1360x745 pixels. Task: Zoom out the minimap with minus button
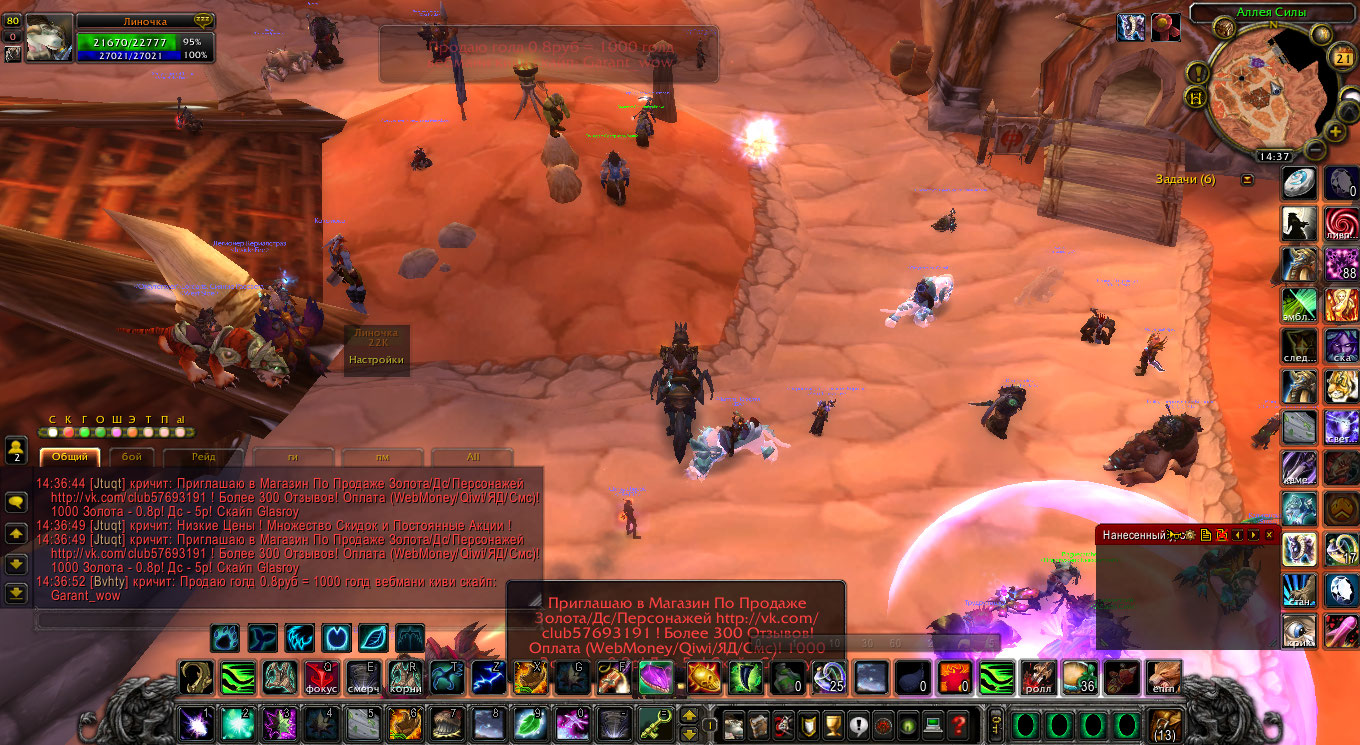click(1315, 150)
